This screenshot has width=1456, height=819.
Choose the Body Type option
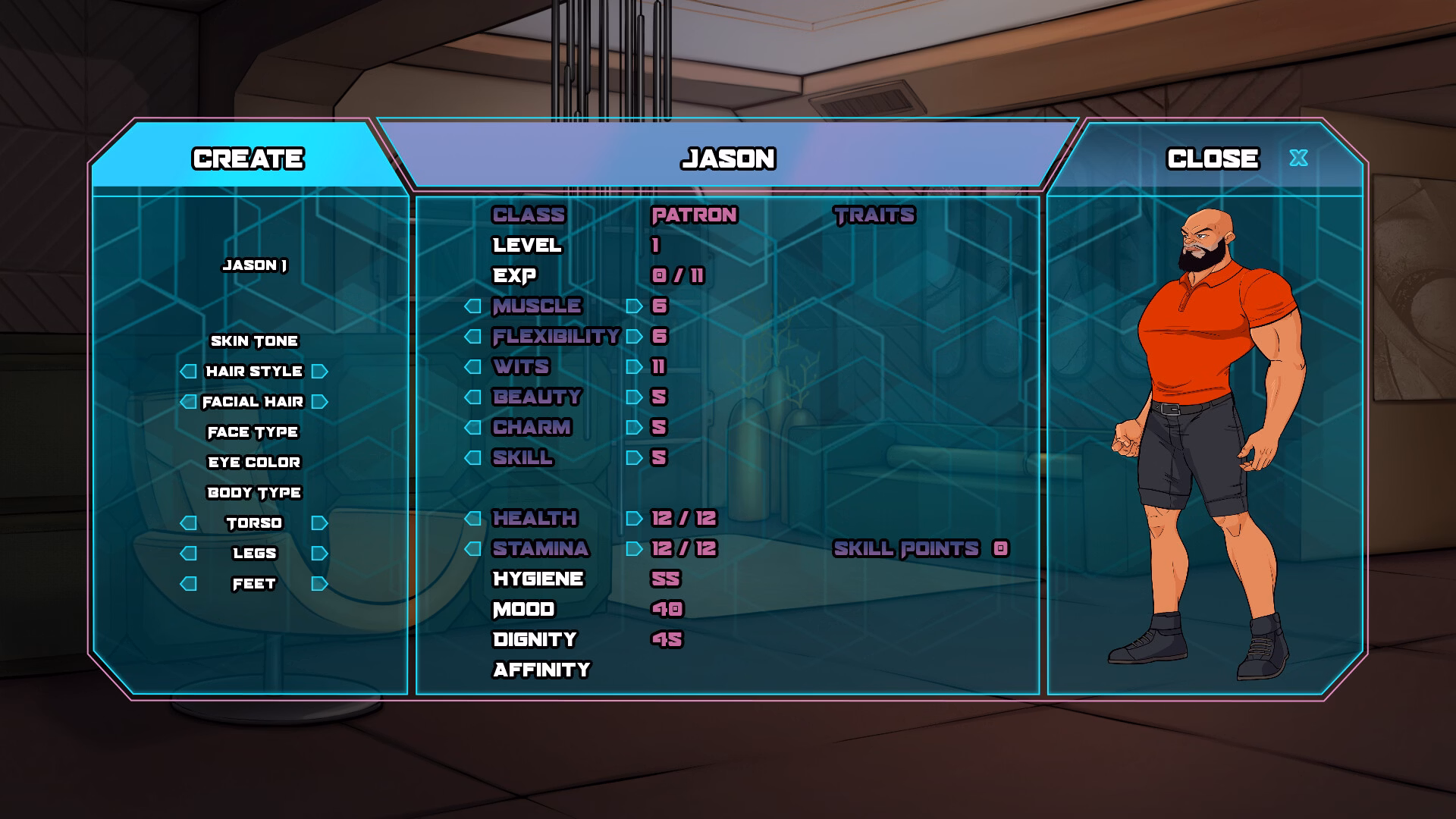tap(253, 492)
